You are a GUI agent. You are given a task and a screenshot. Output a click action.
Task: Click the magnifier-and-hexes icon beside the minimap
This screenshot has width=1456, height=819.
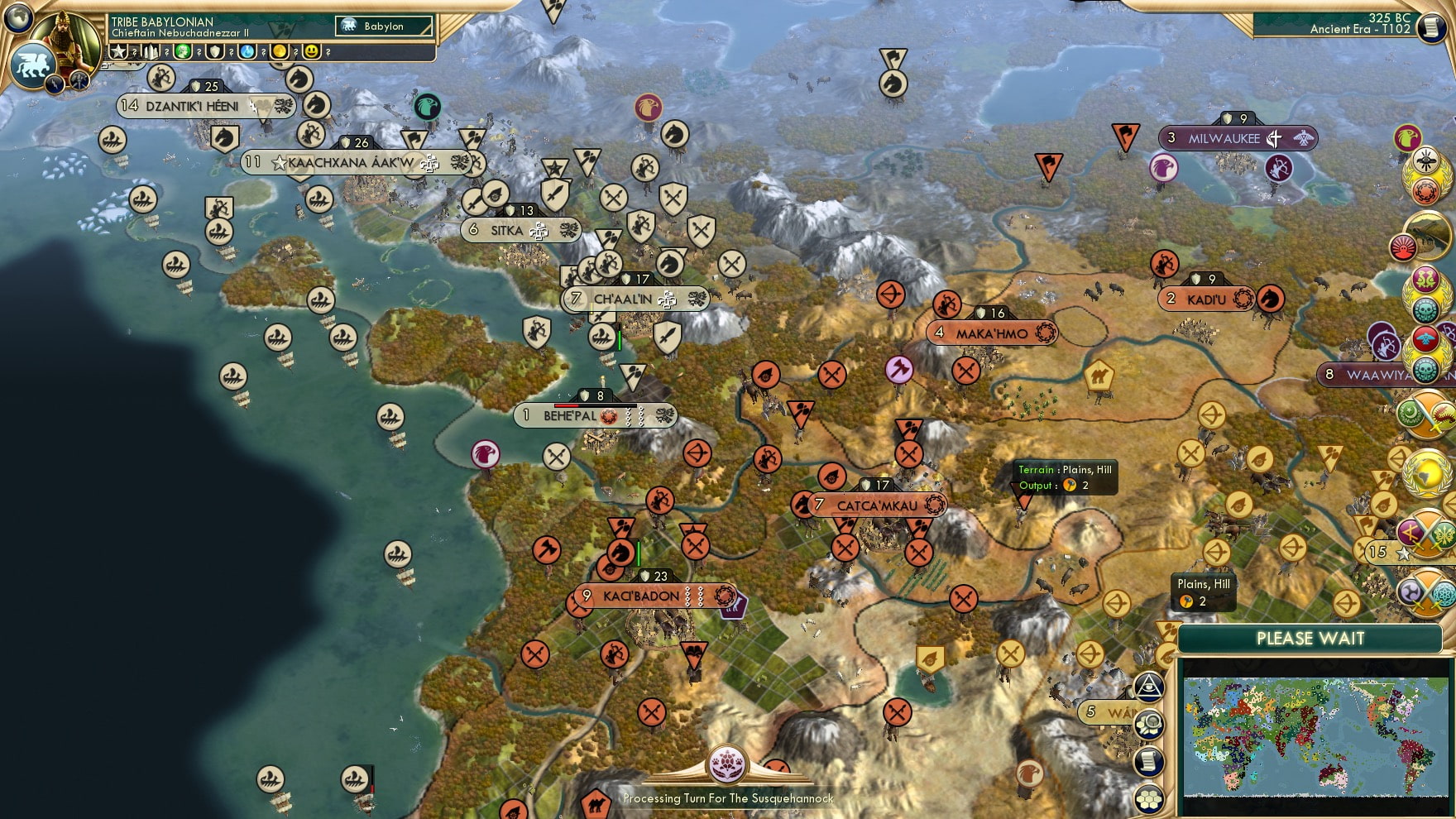(x=1149, y=725)
